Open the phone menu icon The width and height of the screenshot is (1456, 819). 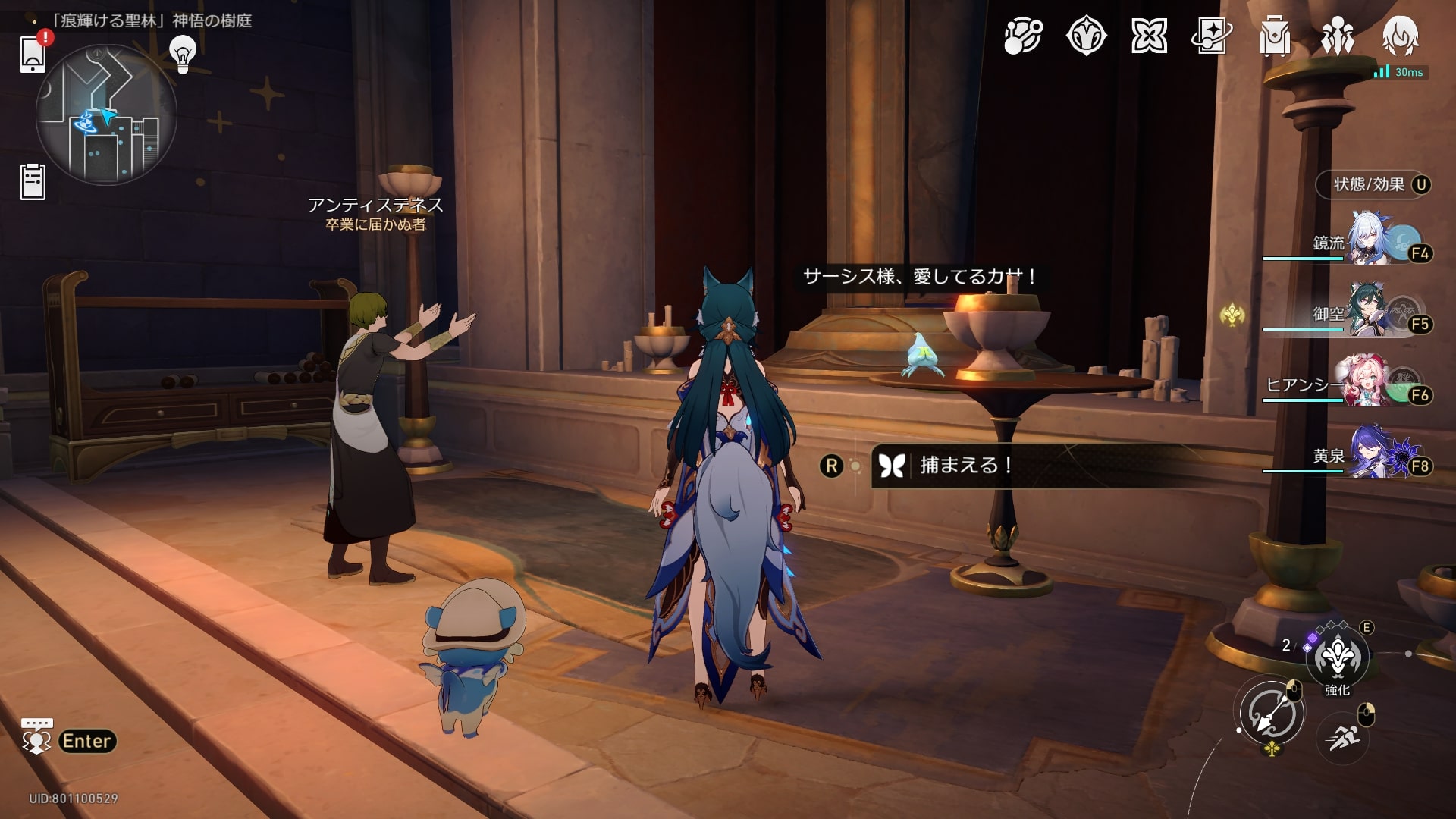click(x=33, y=53)
